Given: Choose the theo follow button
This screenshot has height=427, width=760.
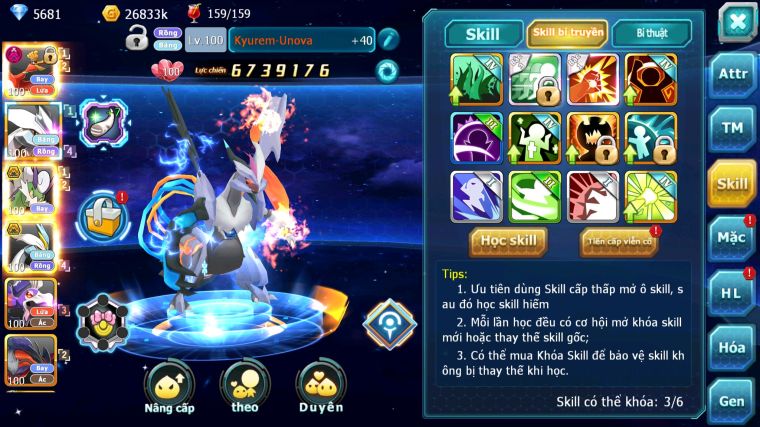Looking at the screenshot, I should tap(244, 388).
